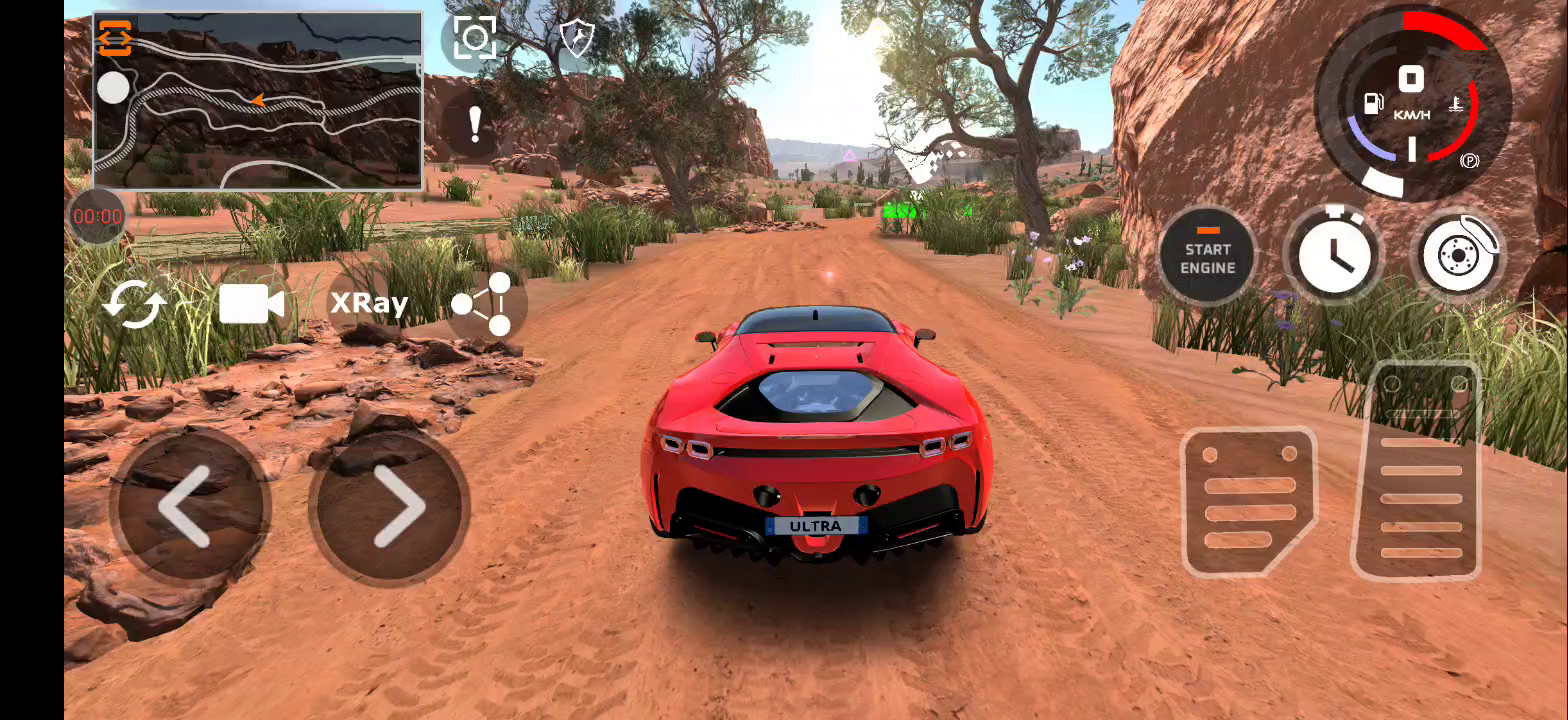
Task: Toggle the XRay view
Action: coord(369,304)
